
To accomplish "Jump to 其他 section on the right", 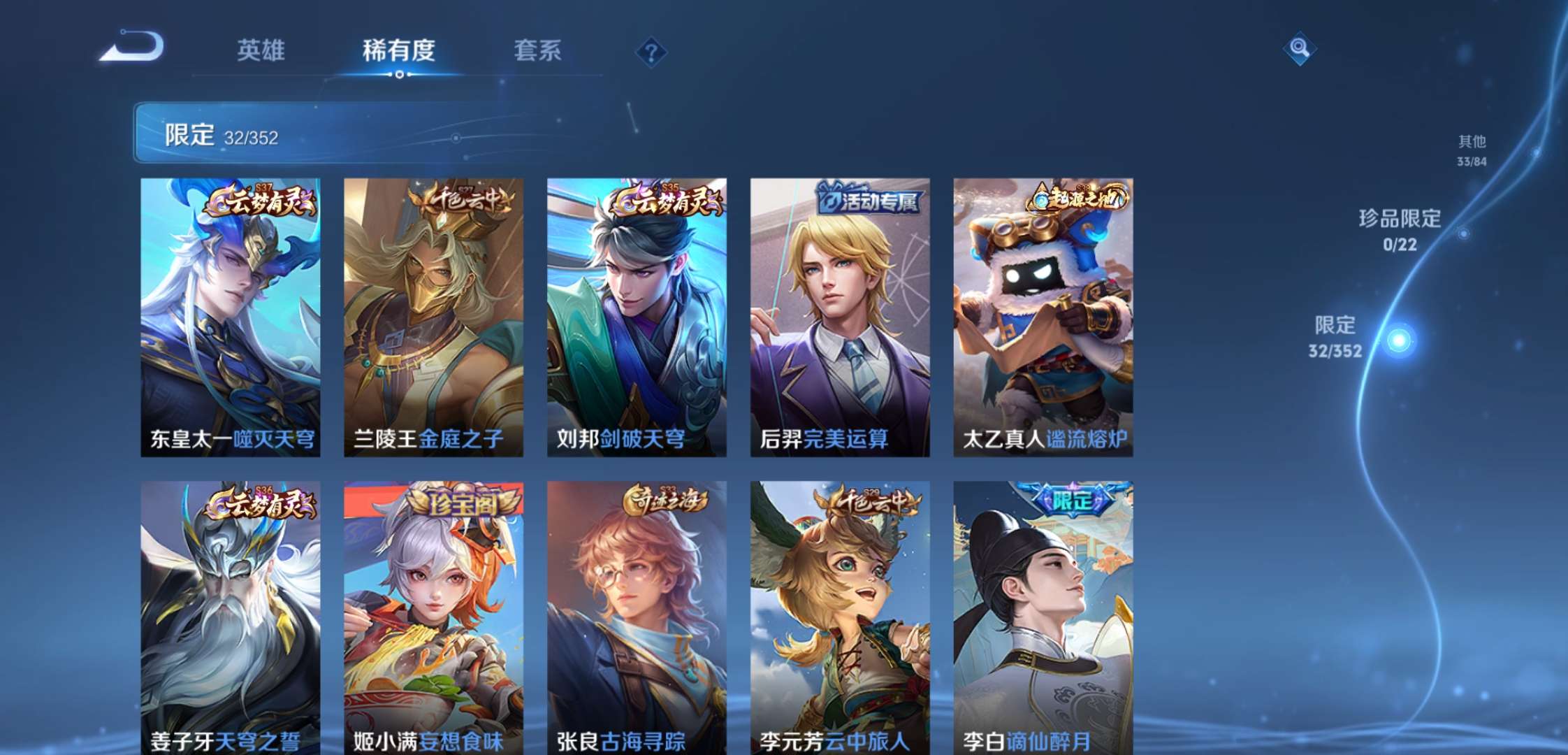I will click(1472, 149).
